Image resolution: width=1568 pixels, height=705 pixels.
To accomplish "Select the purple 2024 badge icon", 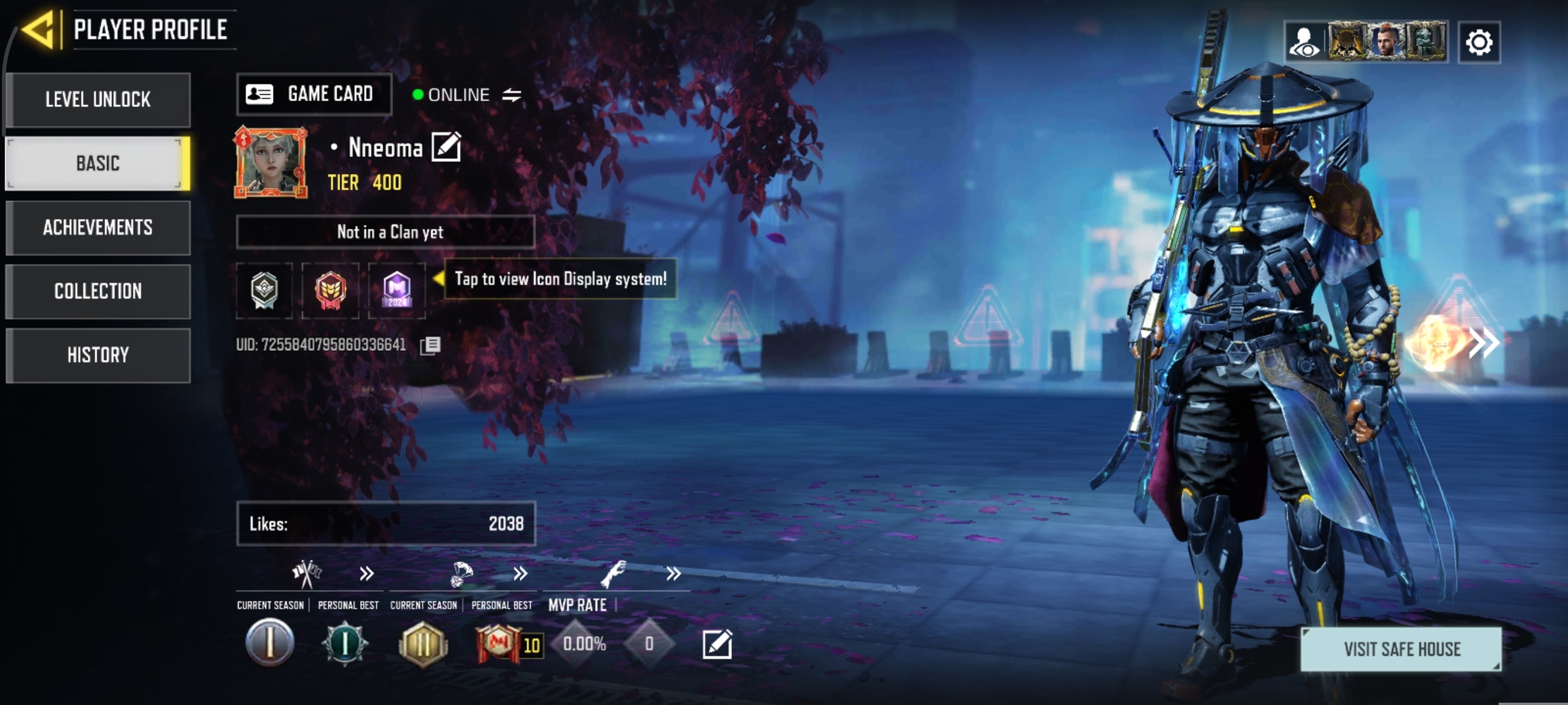I will (x=396, y=290).
